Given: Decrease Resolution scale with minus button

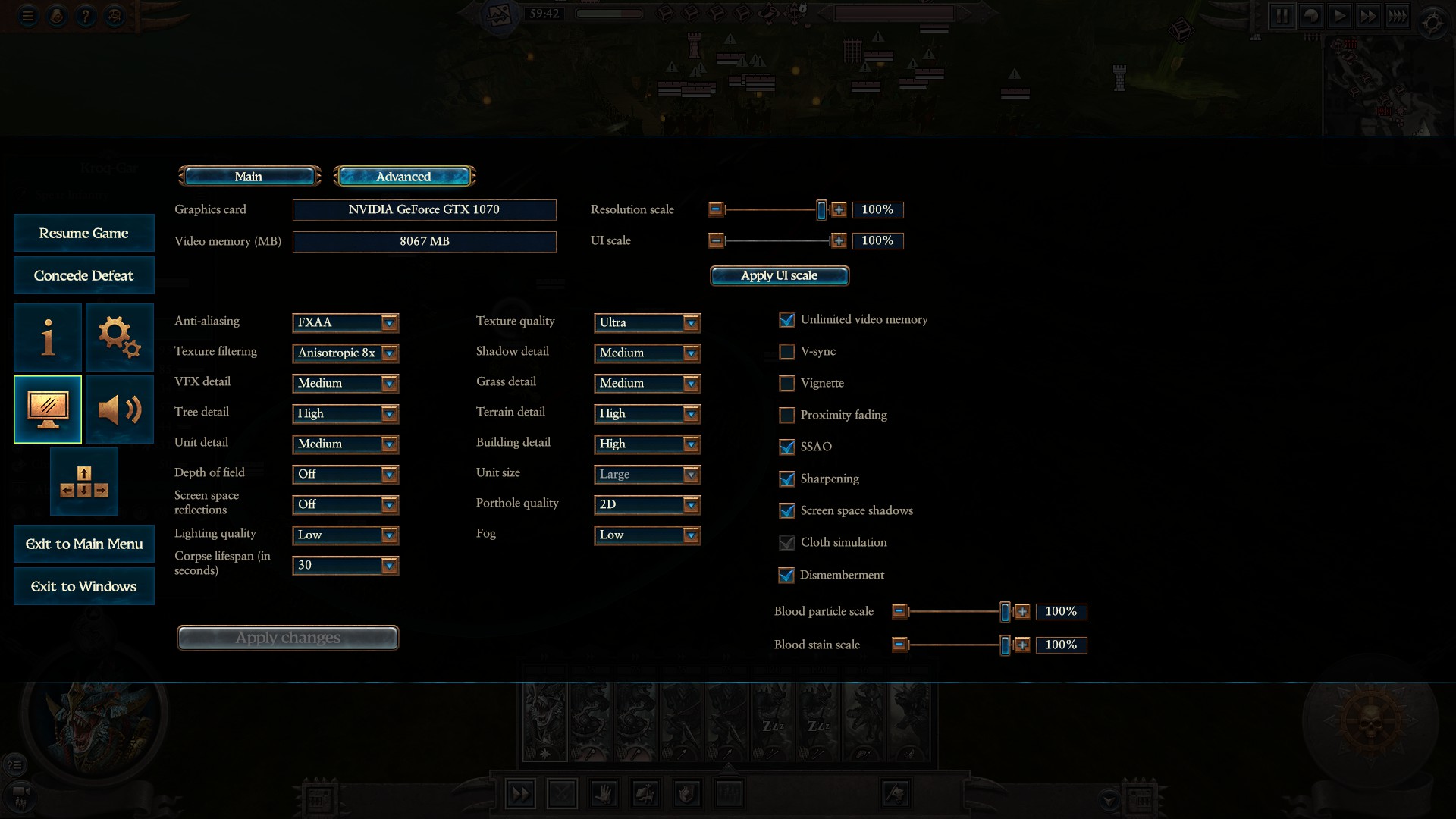Looking at the screenshot, I should tap(716, 209).
